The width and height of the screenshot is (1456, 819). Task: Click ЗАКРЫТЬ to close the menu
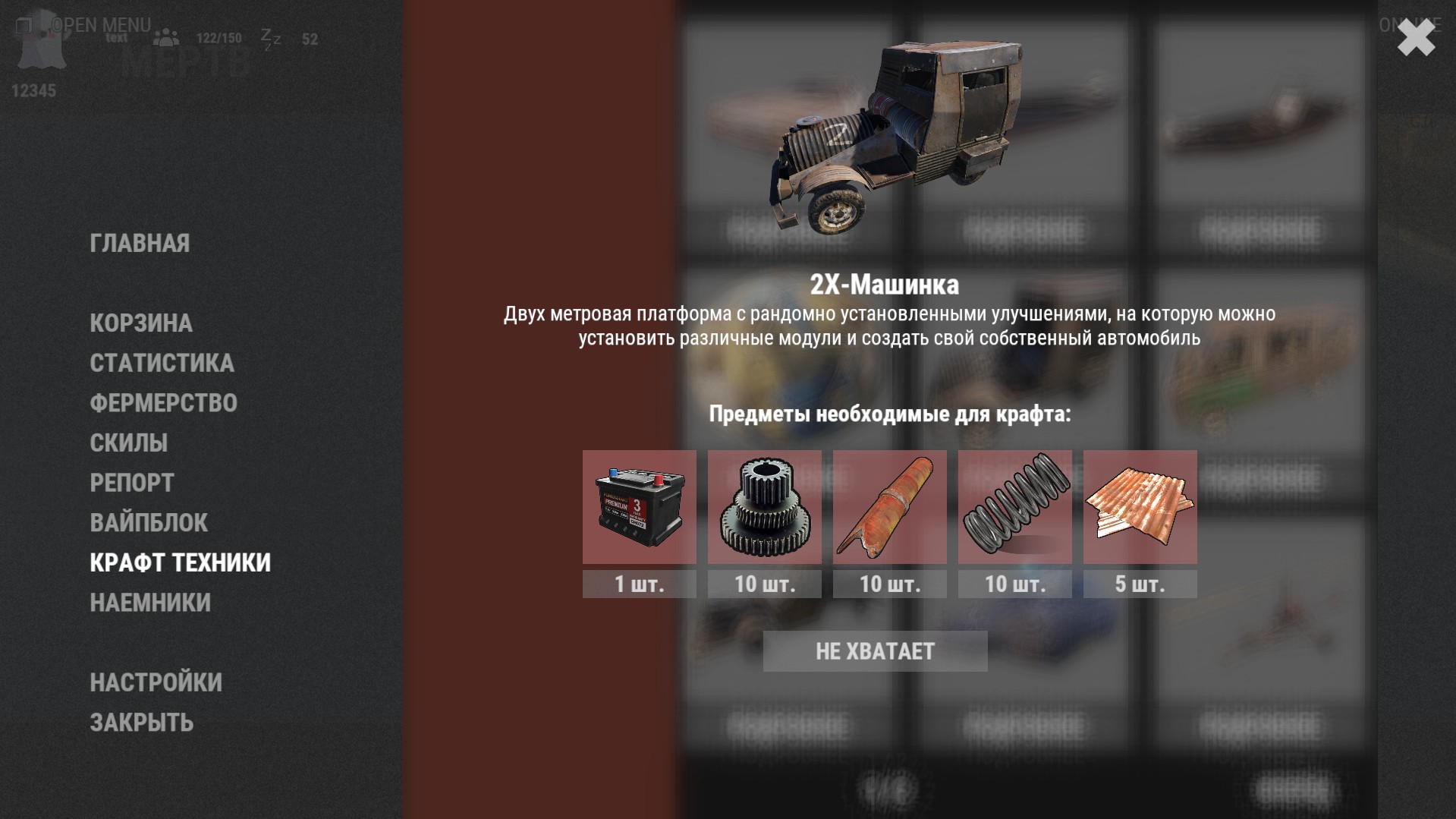pyautogui.click(x=141, y=723)
